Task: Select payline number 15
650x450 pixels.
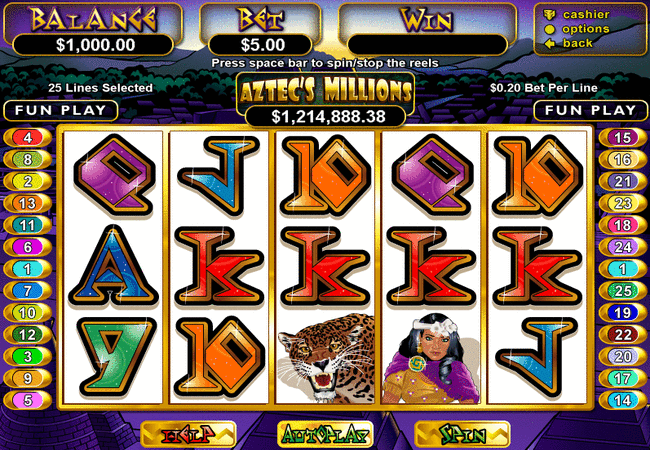Action: (x=622, y=137)
